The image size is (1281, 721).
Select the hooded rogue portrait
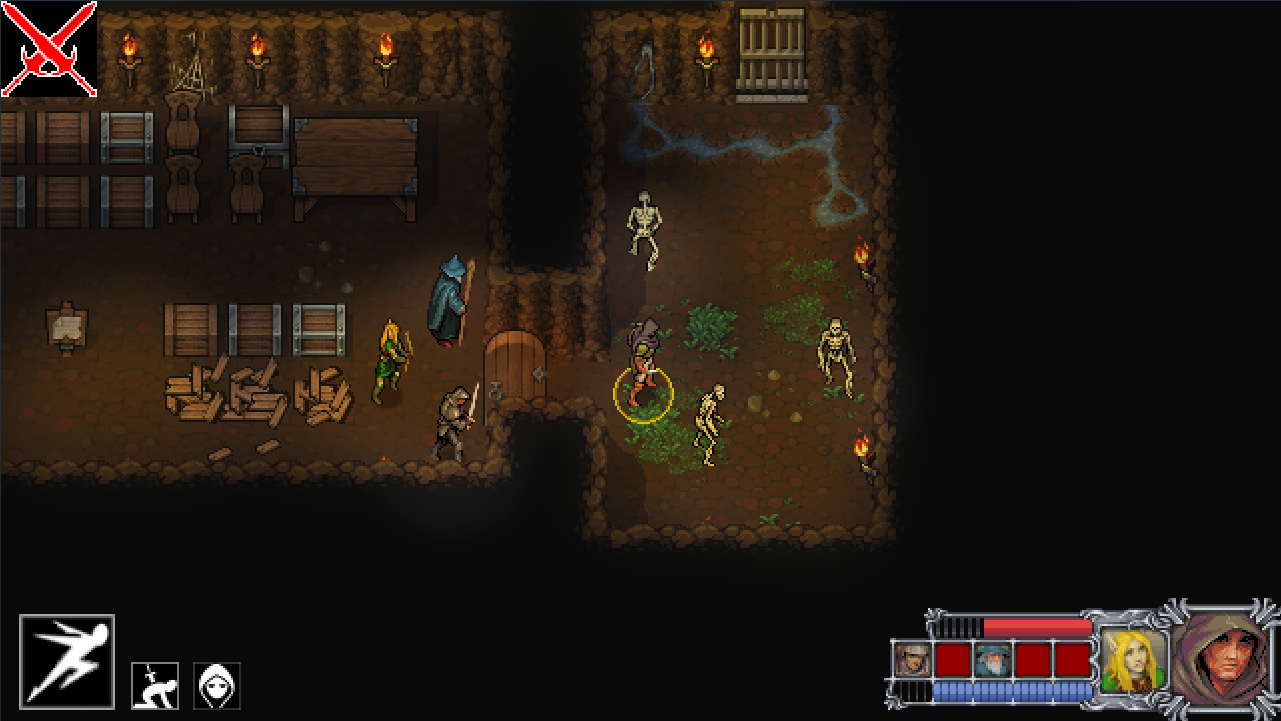coord(1225,657)
